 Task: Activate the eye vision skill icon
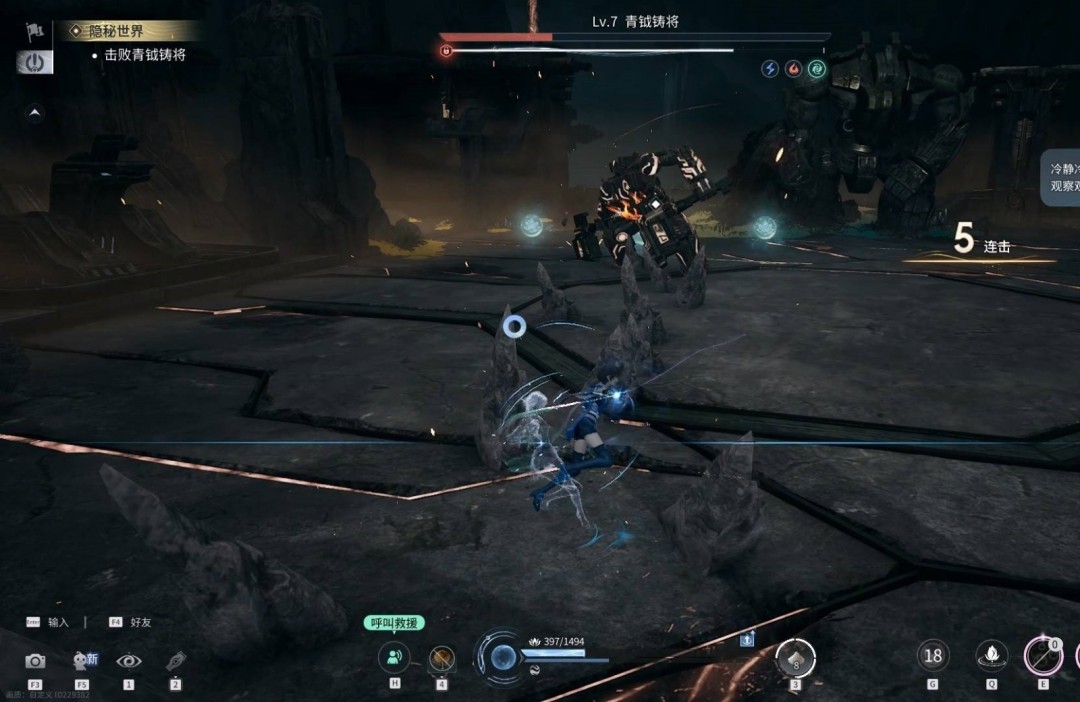[128, 661]
